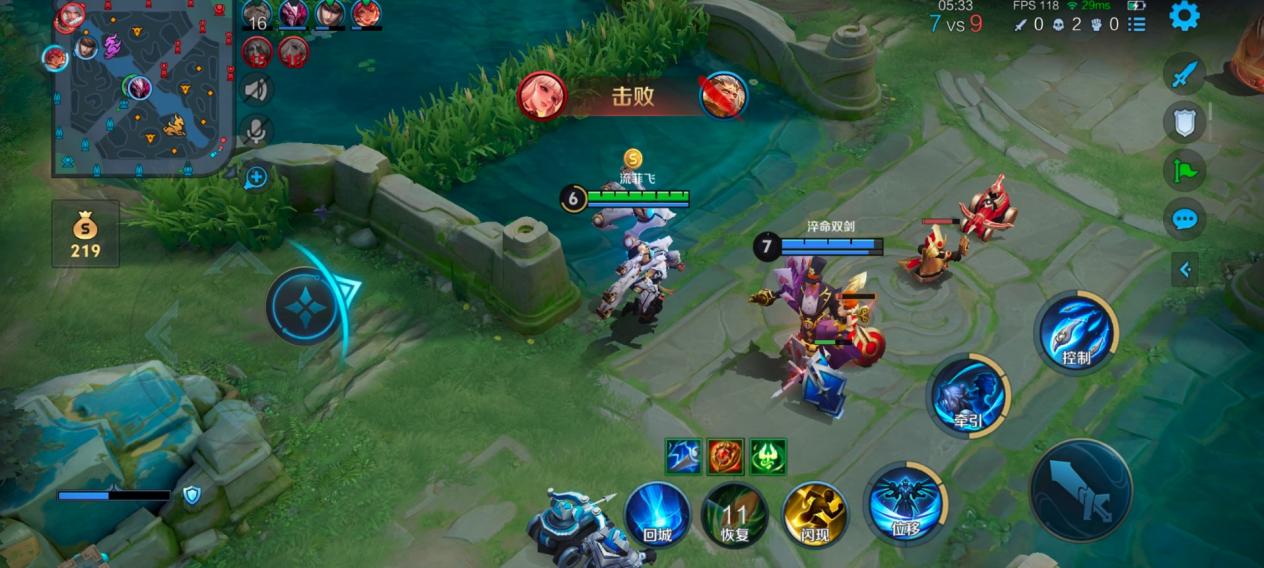Open the blue chat bubble
The width and height of the screenshot is (1264, 568).
coord(1184,219)
